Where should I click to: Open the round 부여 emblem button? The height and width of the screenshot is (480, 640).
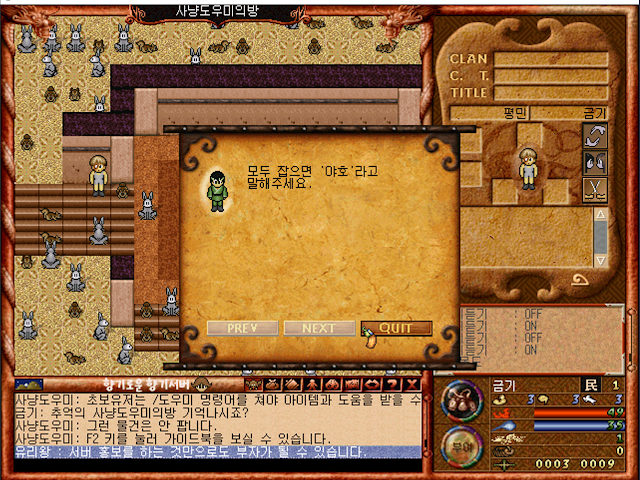point(459,444)
